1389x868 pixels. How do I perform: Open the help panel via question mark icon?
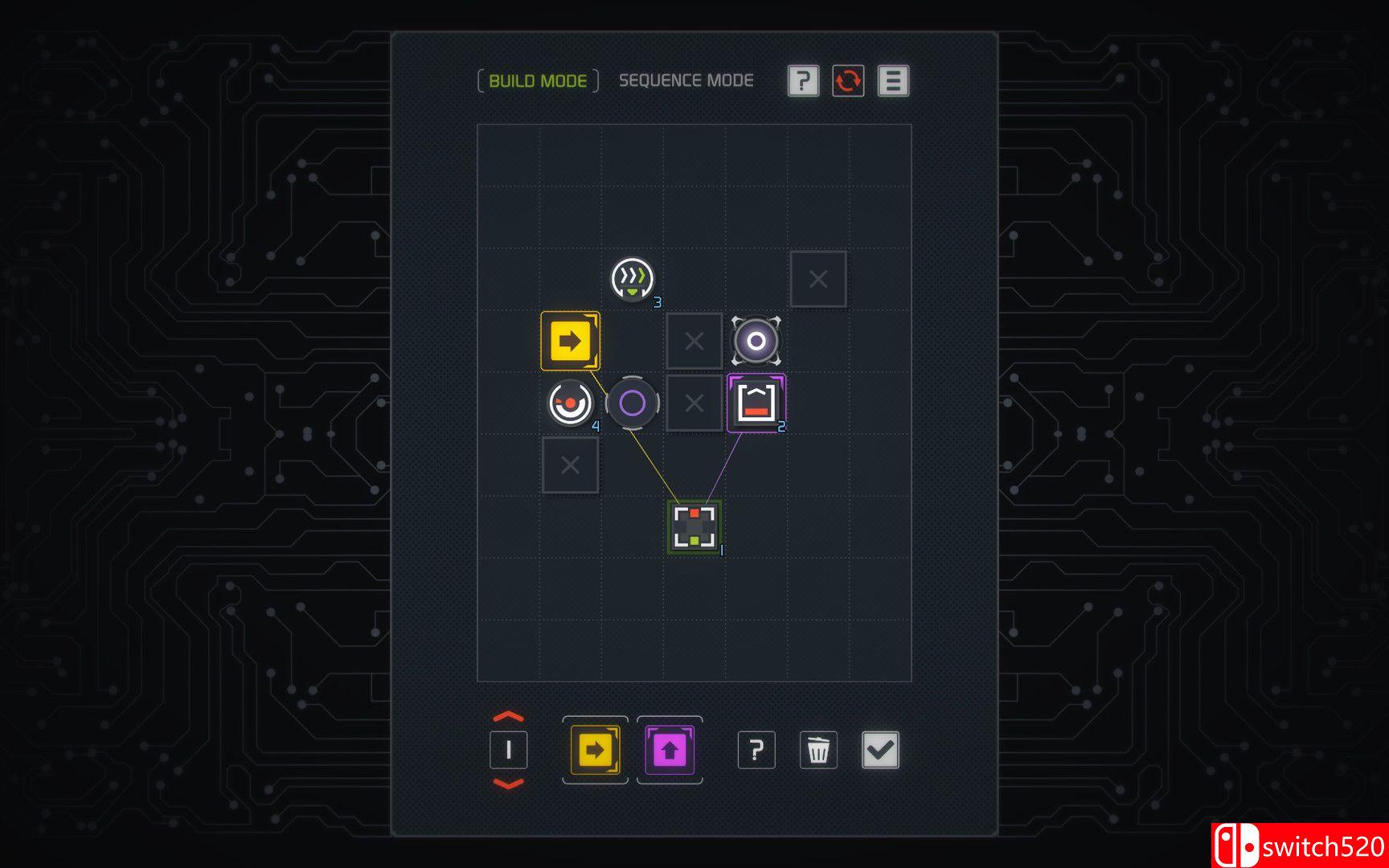(x=801, y=80)
